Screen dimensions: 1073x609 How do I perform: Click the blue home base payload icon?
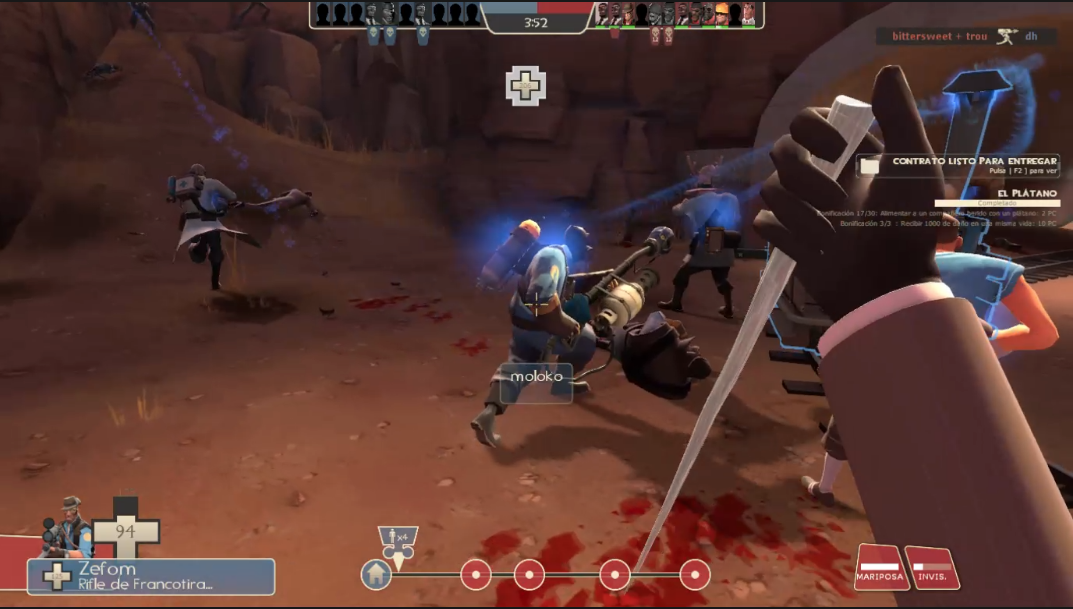point(376,575)
